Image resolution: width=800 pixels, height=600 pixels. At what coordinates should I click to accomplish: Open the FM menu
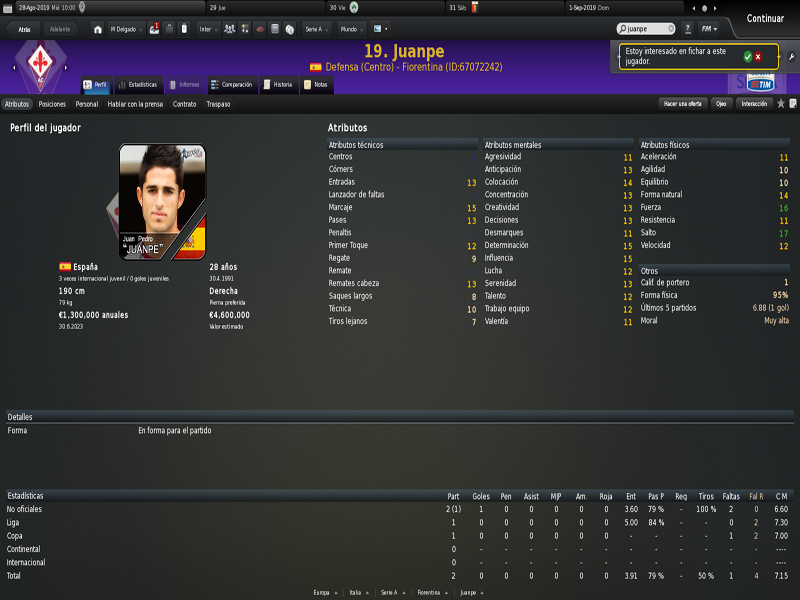(709, 29)
